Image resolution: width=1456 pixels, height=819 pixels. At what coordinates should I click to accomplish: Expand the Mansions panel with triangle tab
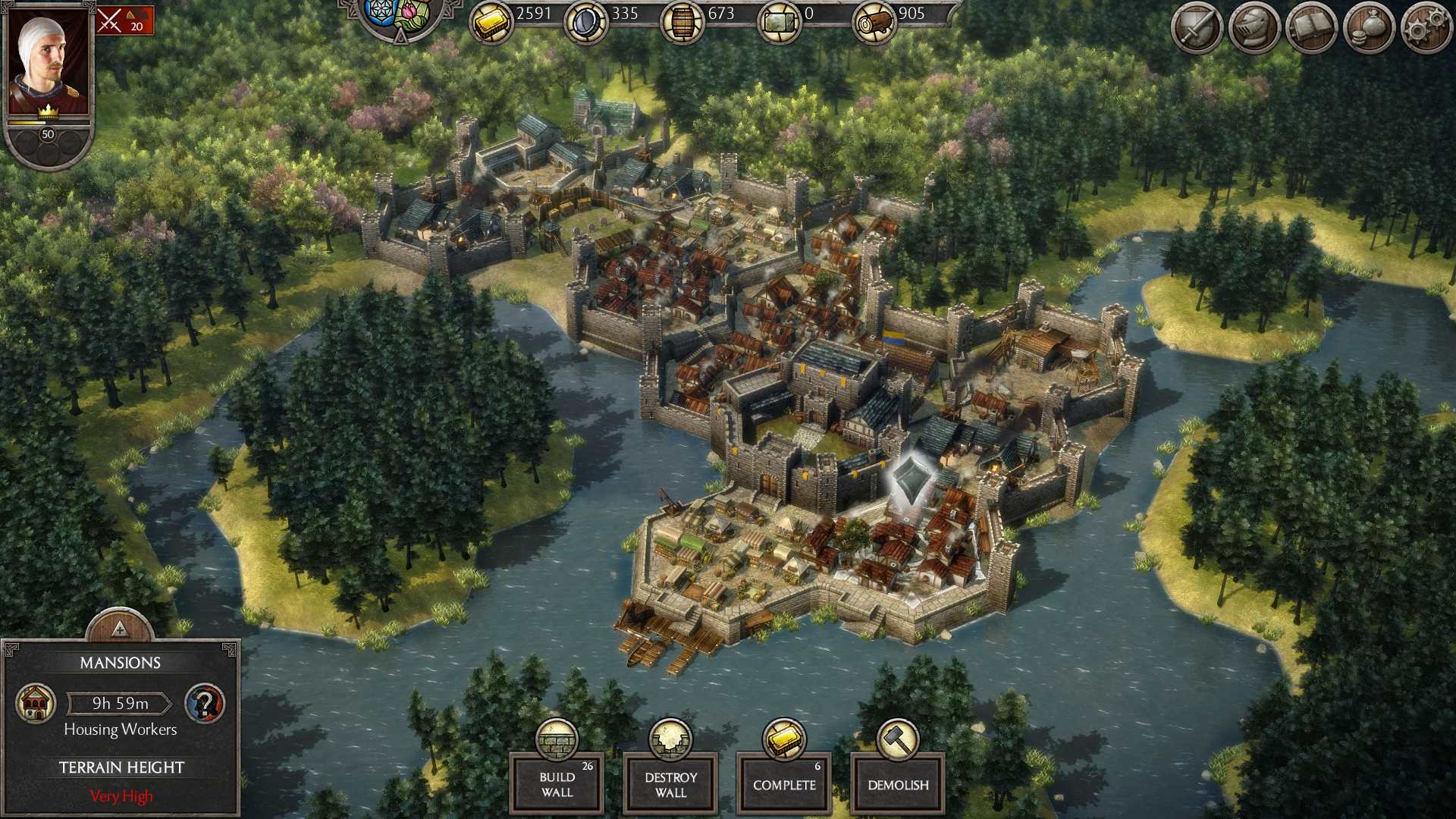(119, 628)
